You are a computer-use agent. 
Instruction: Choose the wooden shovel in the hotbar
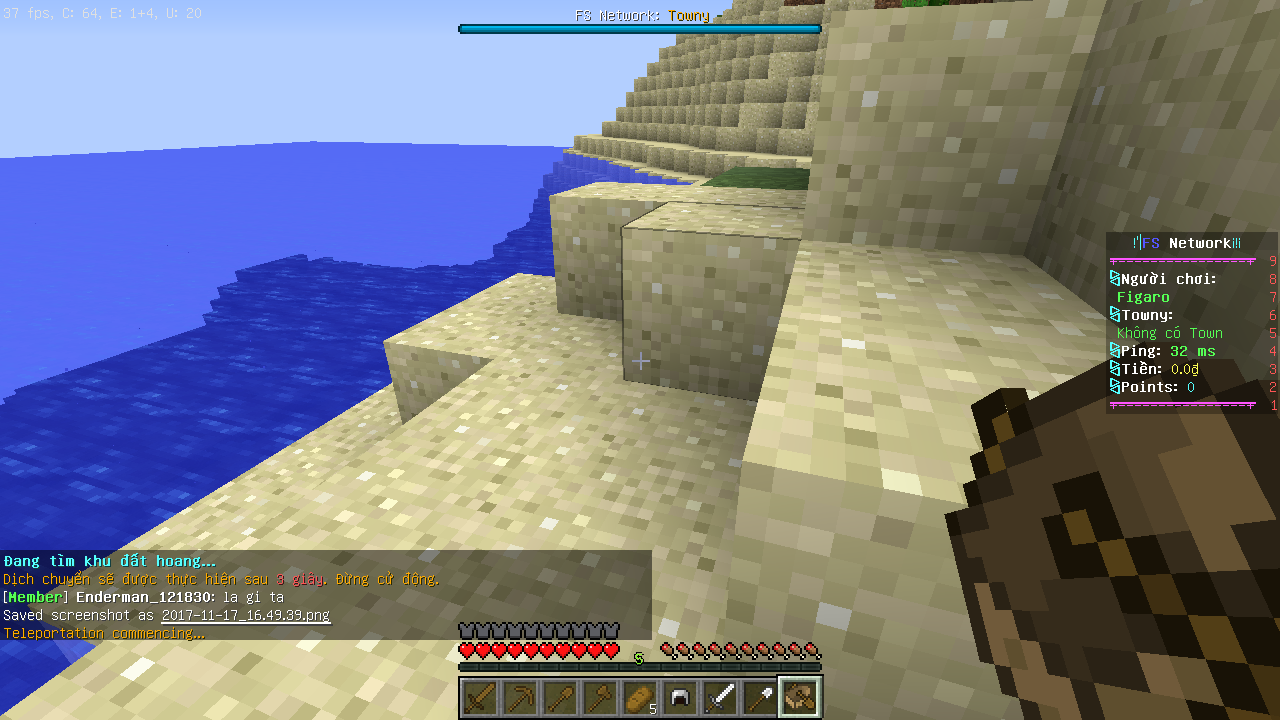click(x=560, y=697)
